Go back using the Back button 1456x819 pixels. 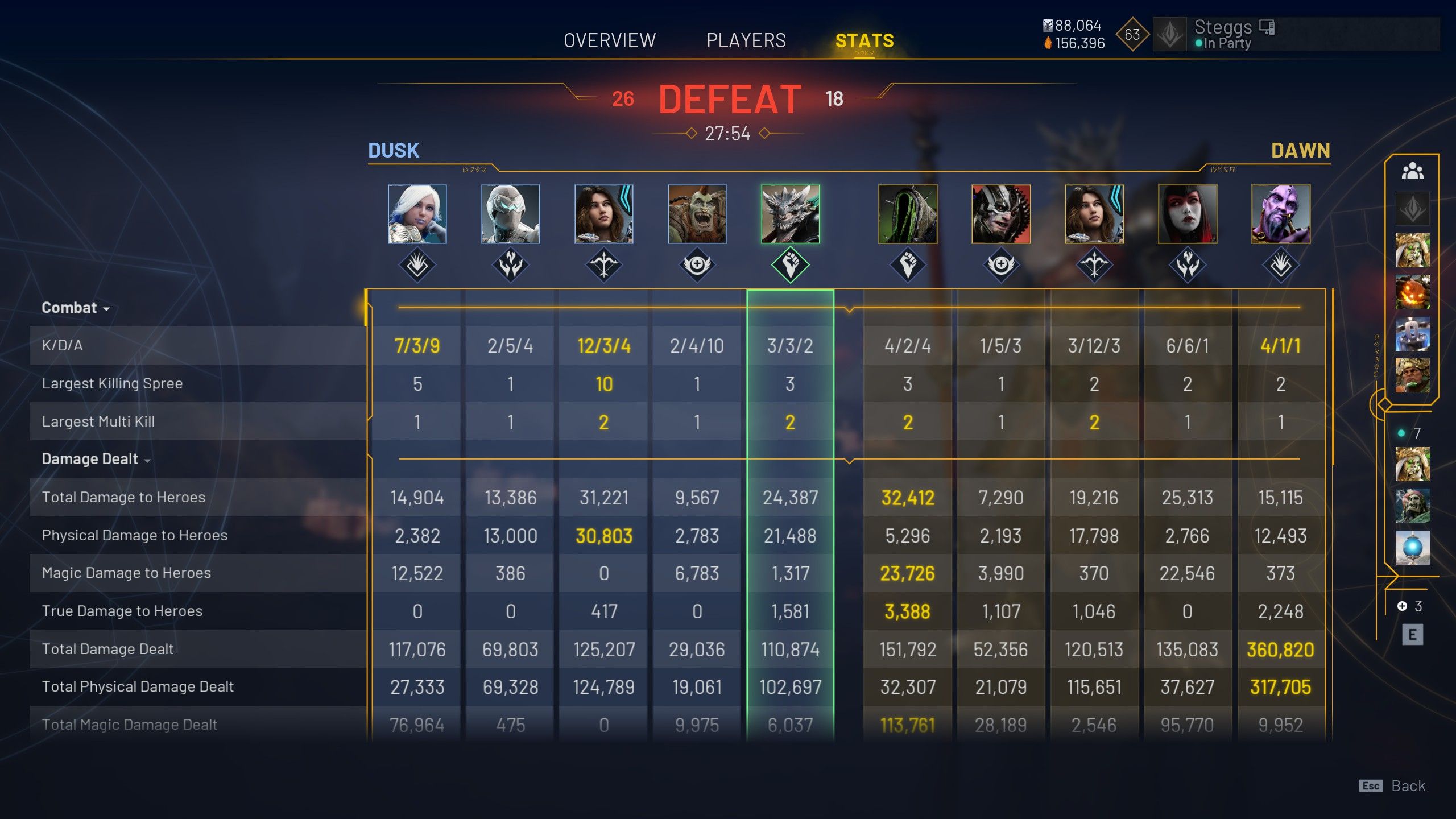point(1408,786)
